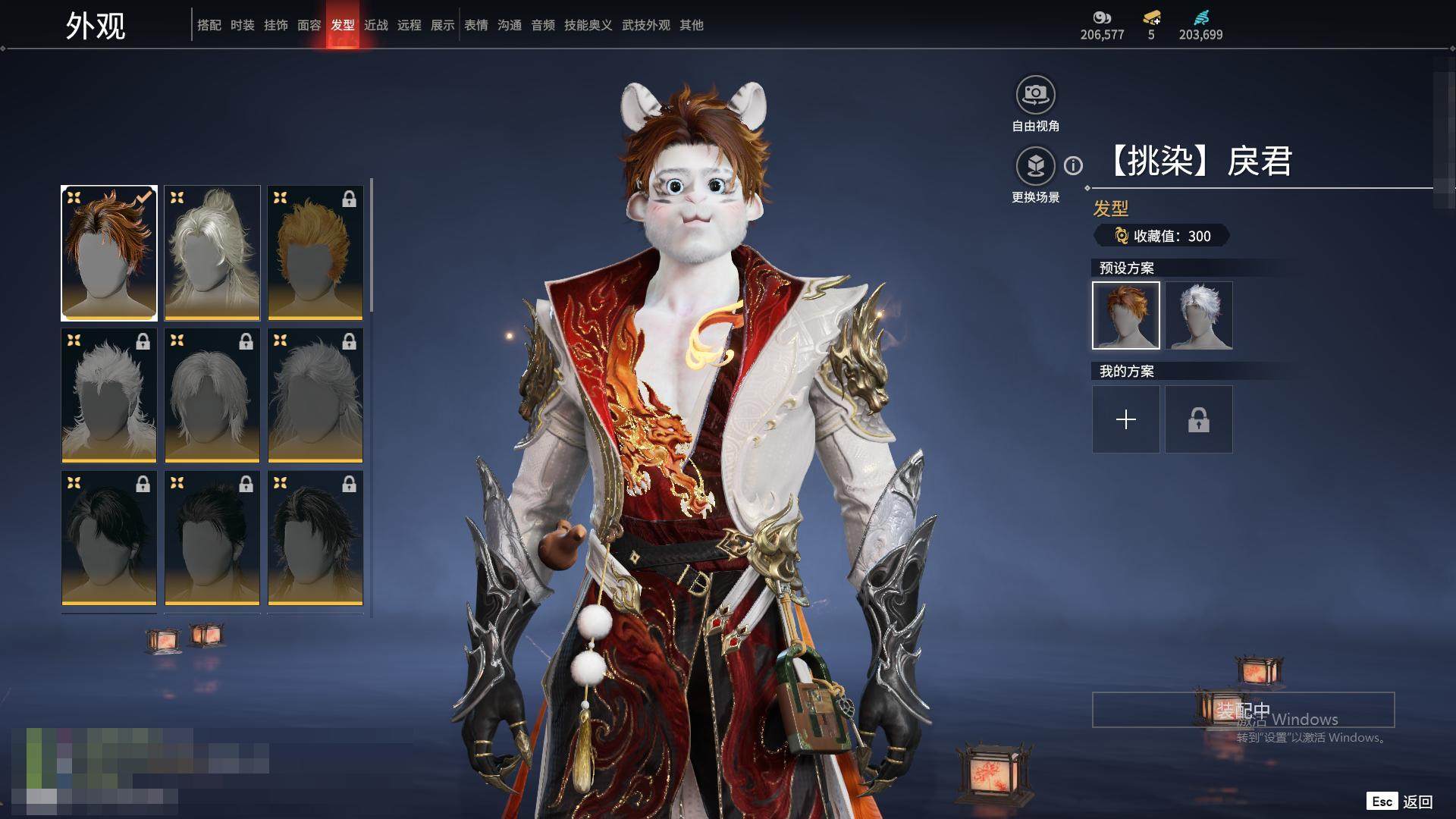Switch to the 远程 ranged tab
This screenshot has width=1456, height=819.
409,25
